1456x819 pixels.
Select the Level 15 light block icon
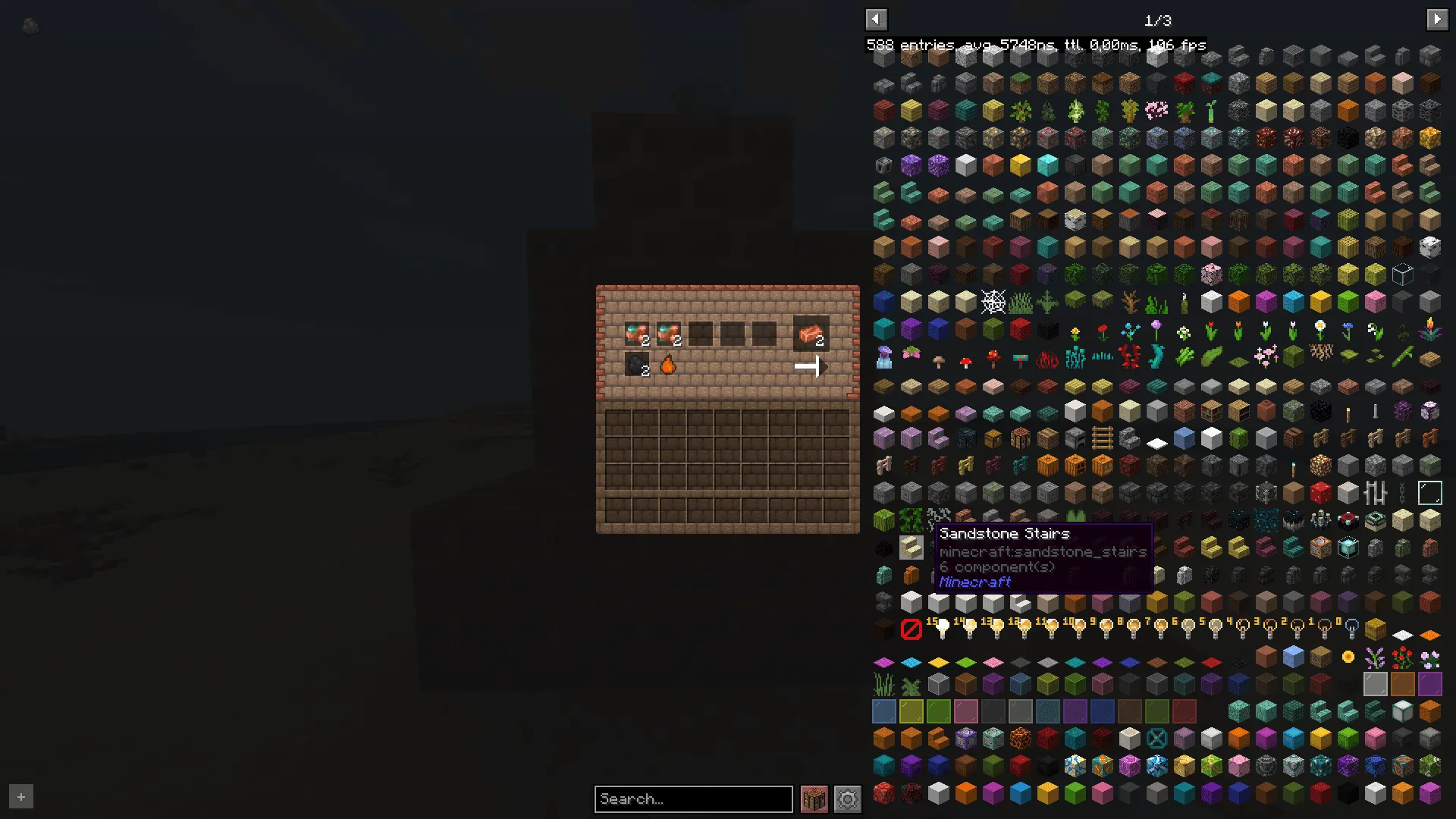[x=939, y=629]
